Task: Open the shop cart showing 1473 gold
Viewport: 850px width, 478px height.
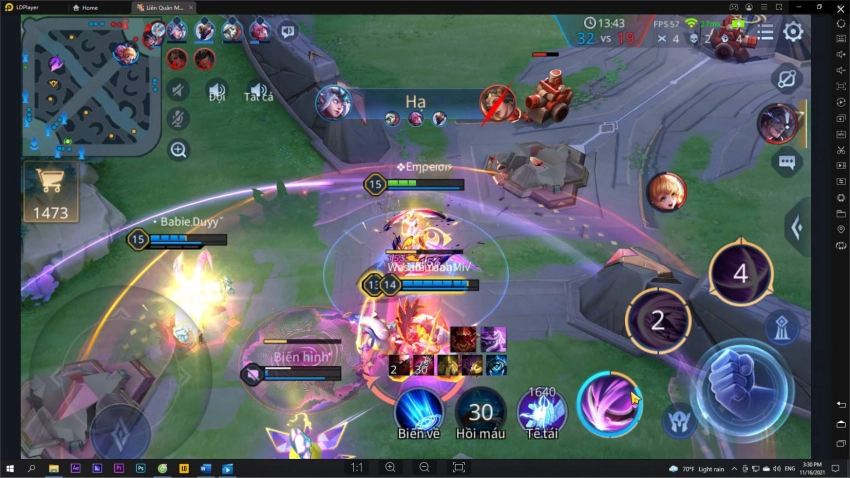Action: point(50,192)
